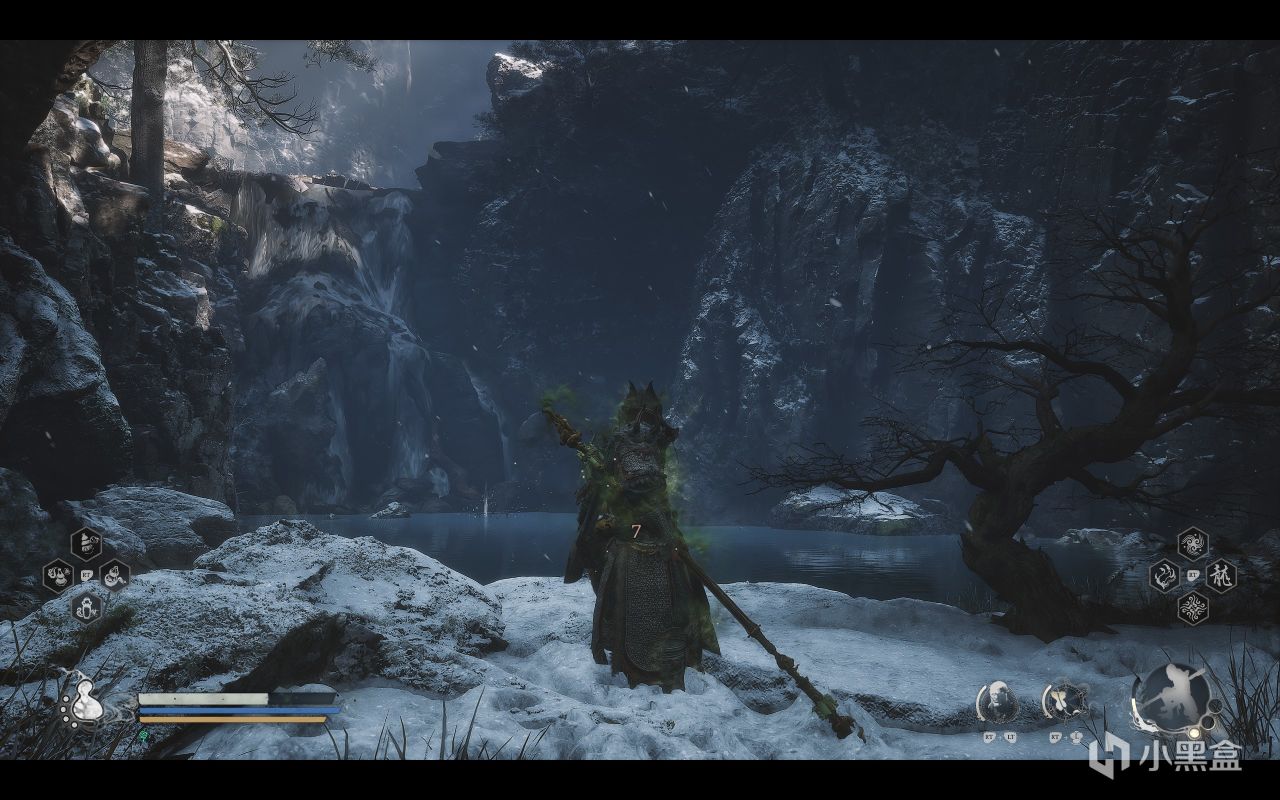This screenshot has width=1280, height=800.
Task: Select the top medicine item hexagon
Action: click(86, 543)
